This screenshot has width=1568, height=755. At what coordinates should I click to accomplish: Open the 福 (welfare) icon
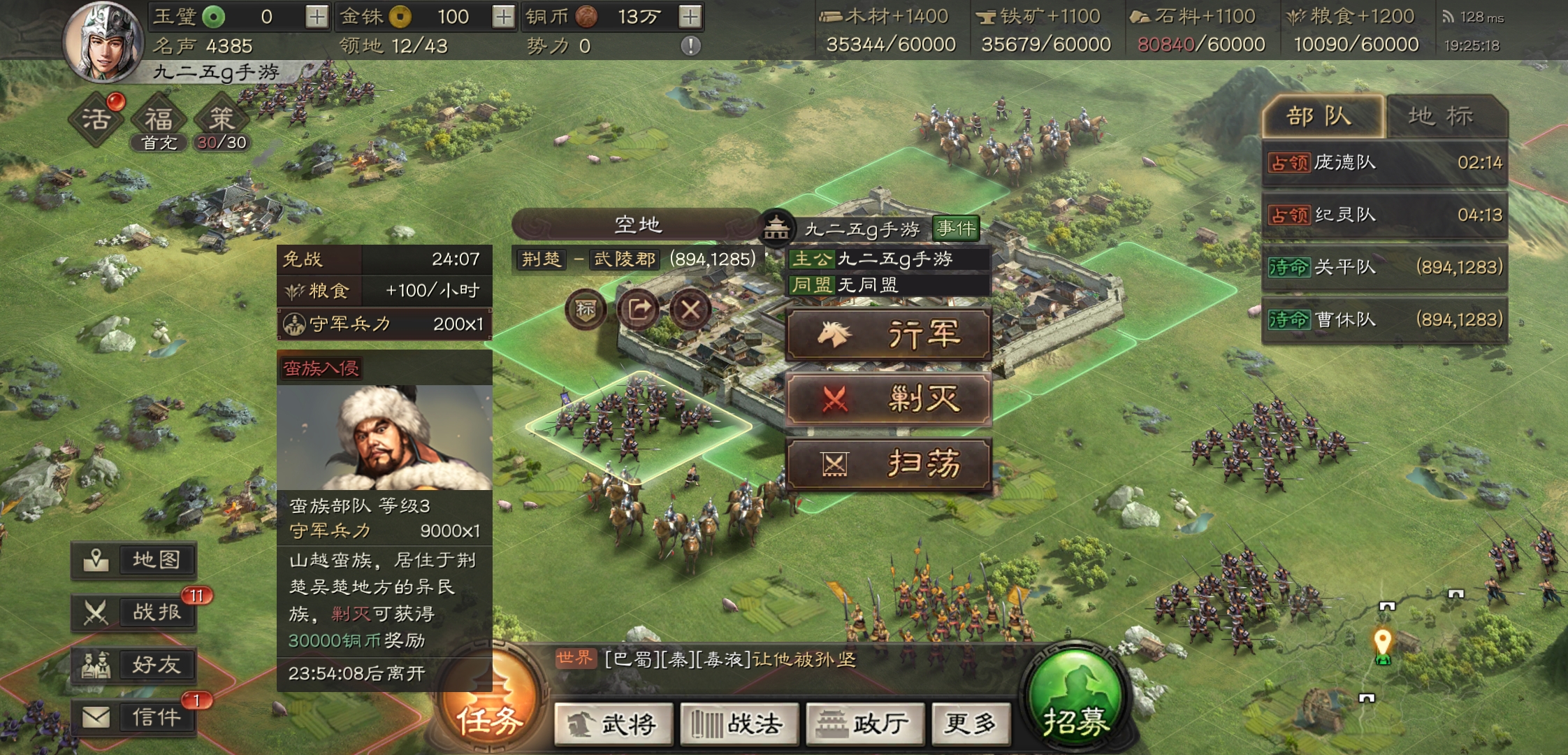pos(159,117)
